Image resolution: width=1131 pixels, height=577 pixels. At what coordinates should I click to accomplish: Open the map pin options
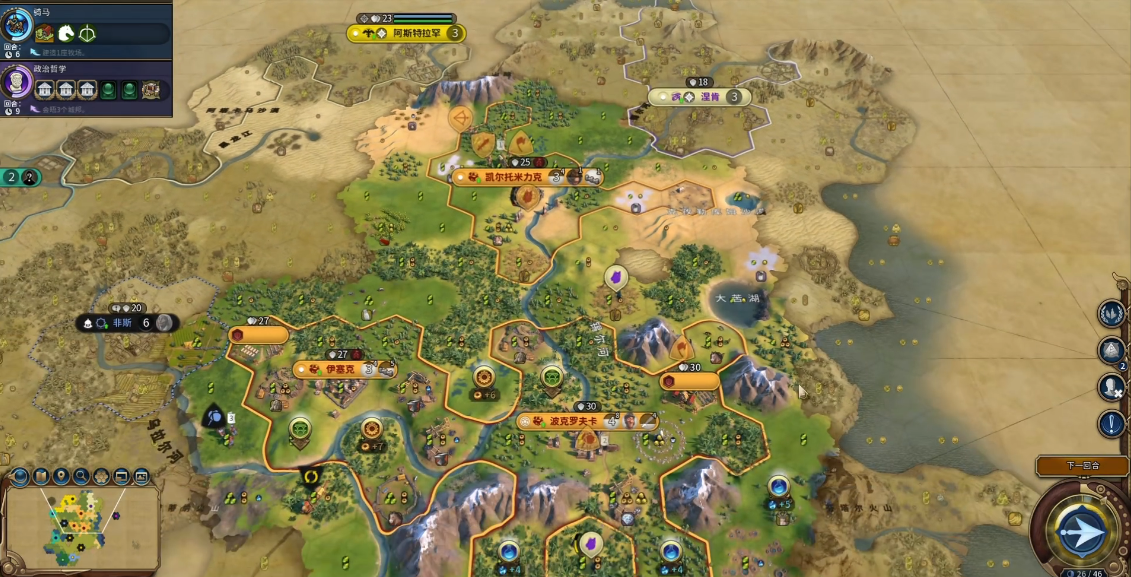(x=61, y=476)
